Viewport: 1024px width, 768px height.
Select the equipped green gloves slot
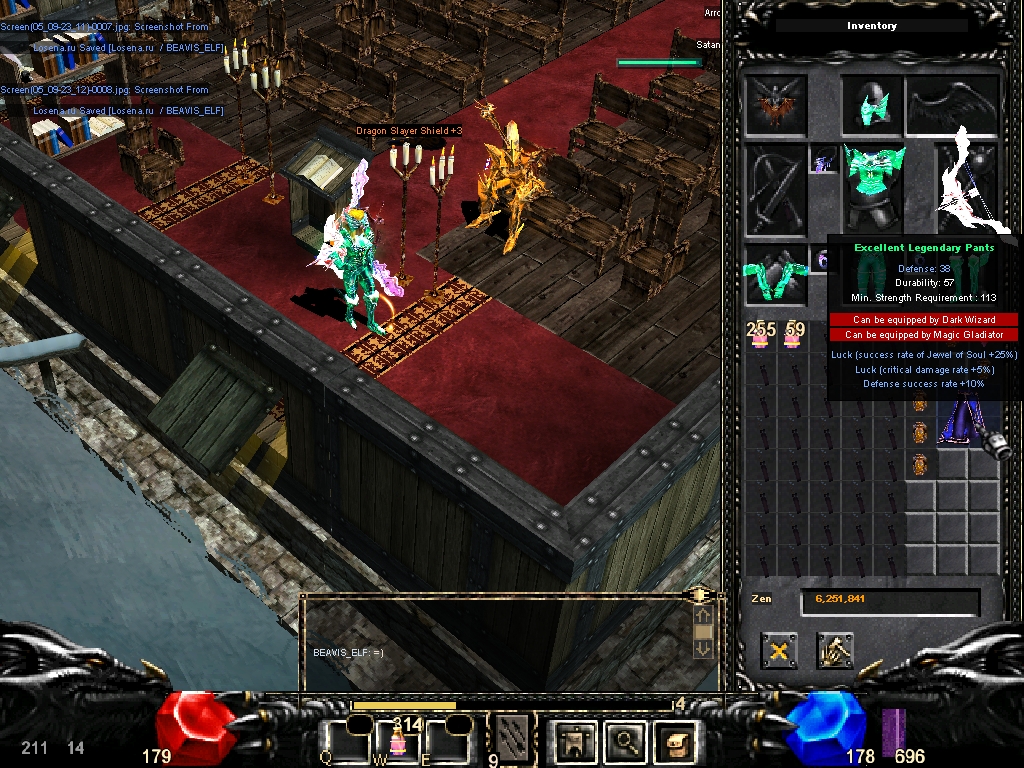pyautogui.click(x=775, y=275)
